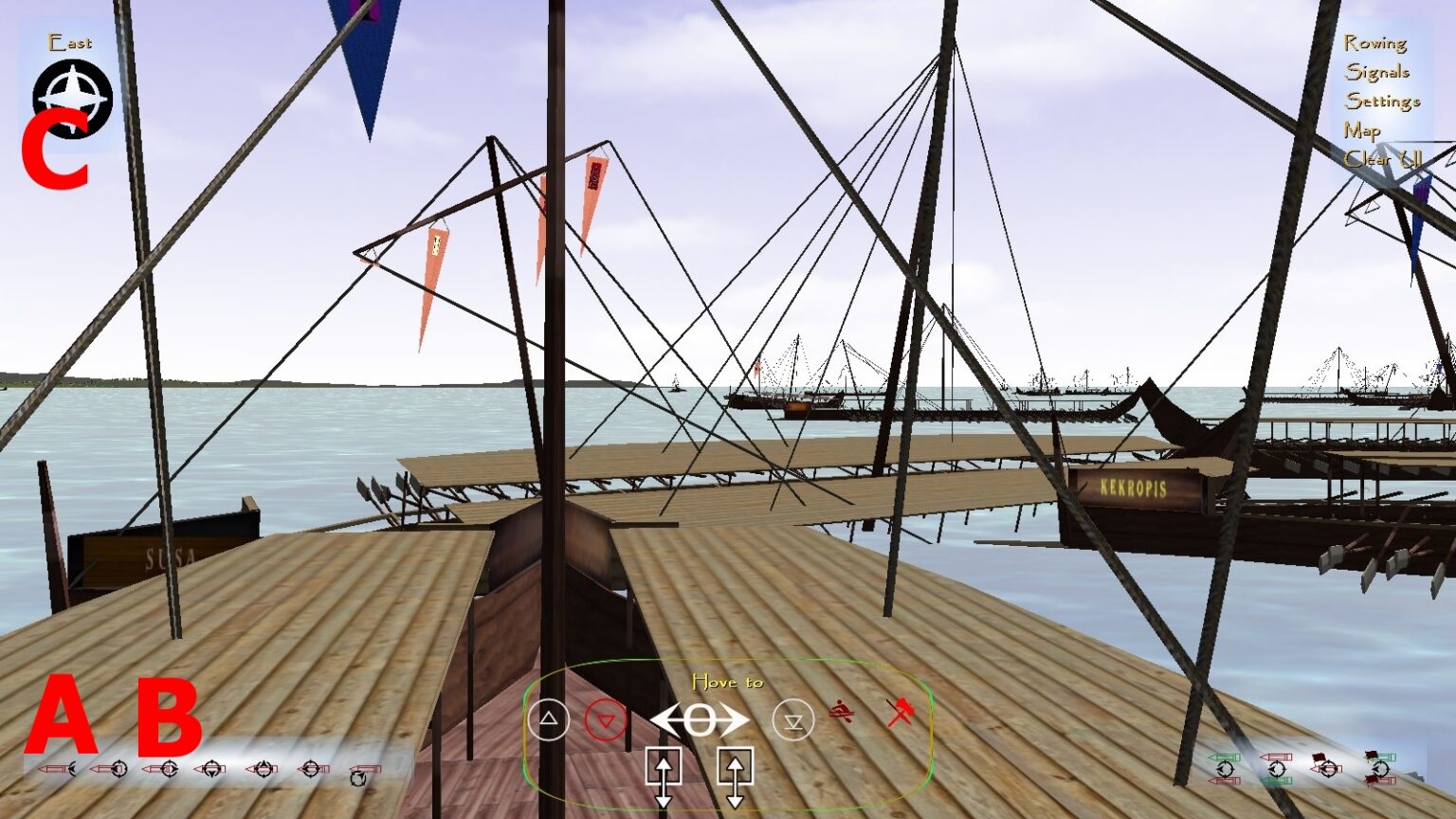Click the KEKROPIS ship nameplate
Viewport: 1456px width, 819px height.
point(1135,485)
